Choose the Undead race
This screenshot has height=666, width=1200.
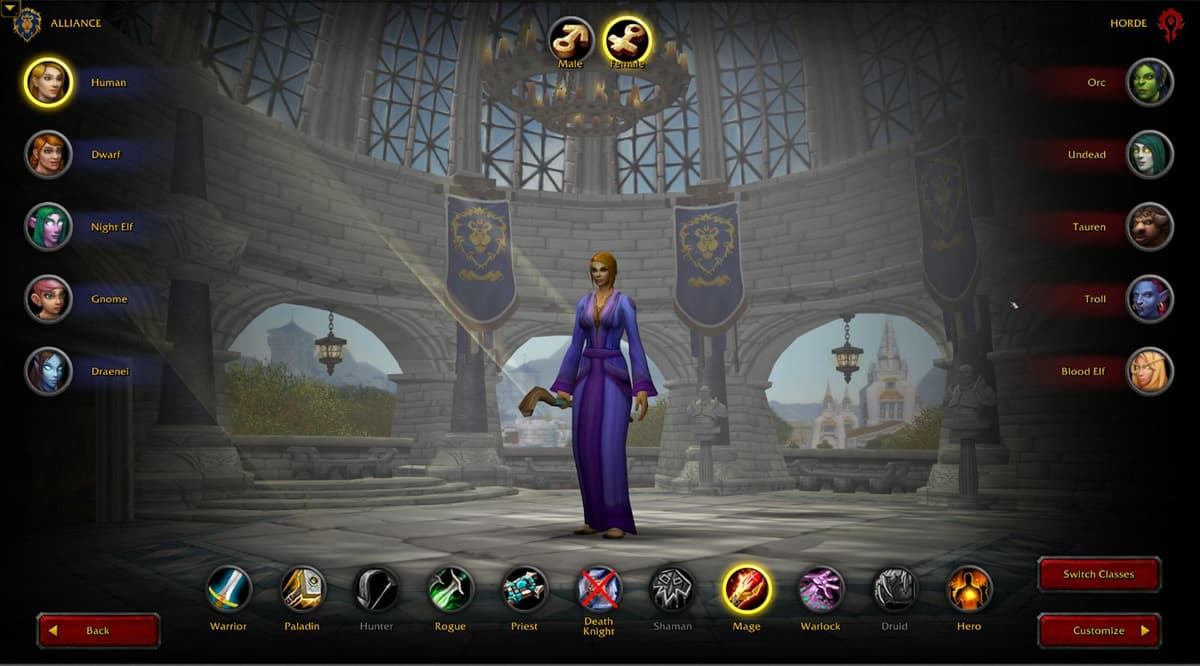click(1150, 155)
